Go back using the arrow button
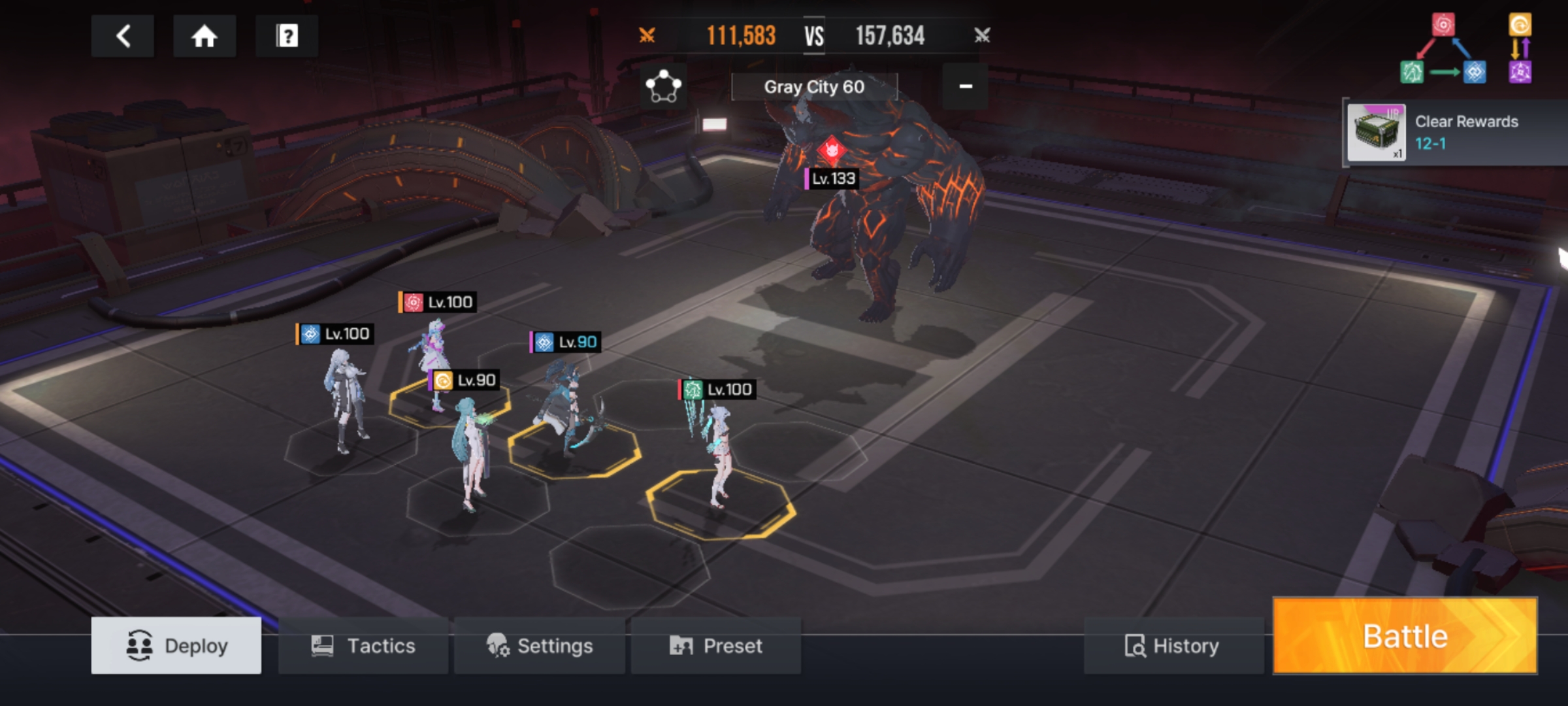The width and height of the screenshot is (1568, 706). coord(123,36)
